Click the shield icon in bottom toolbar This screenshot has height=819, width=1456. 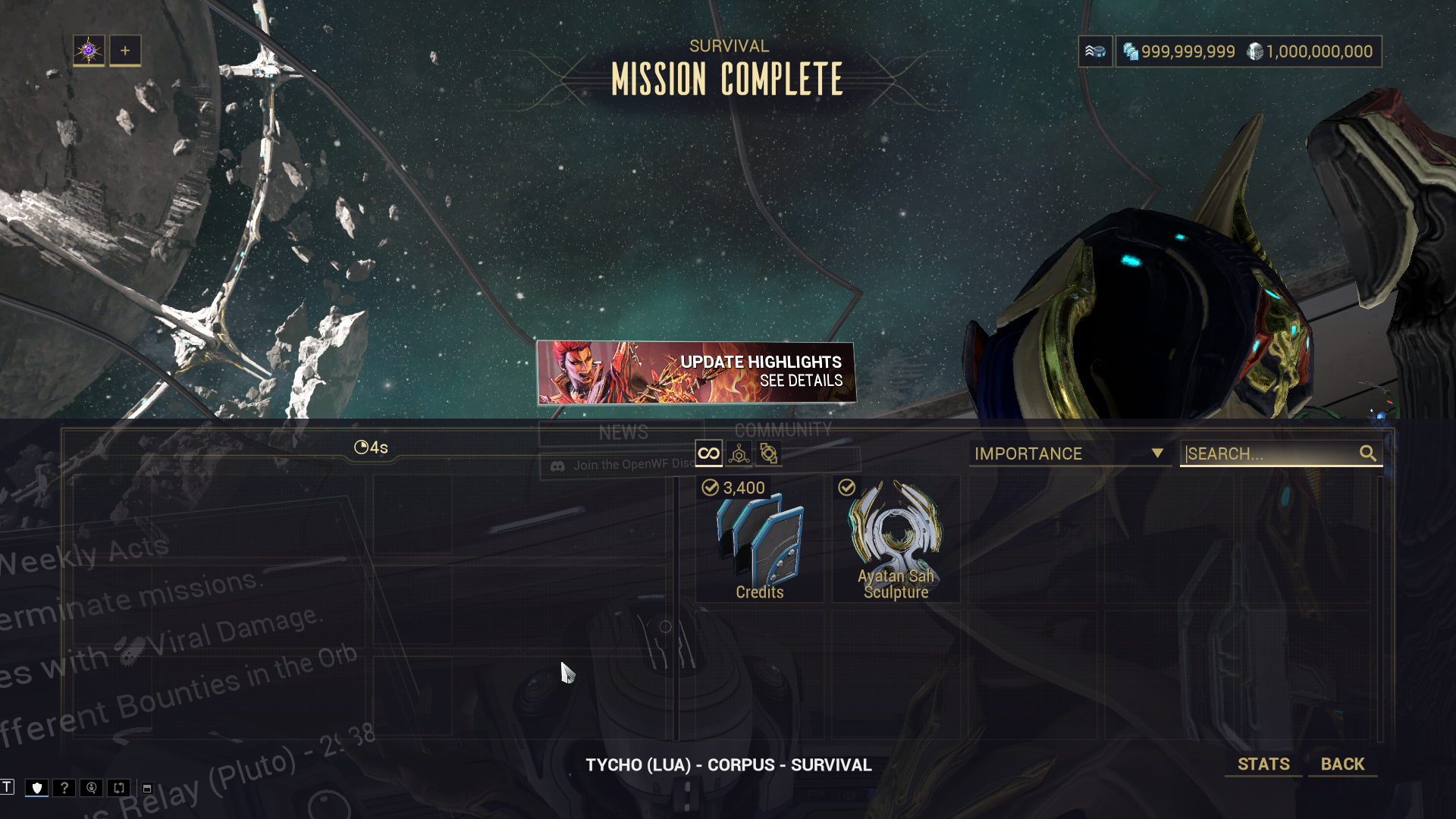36,788
